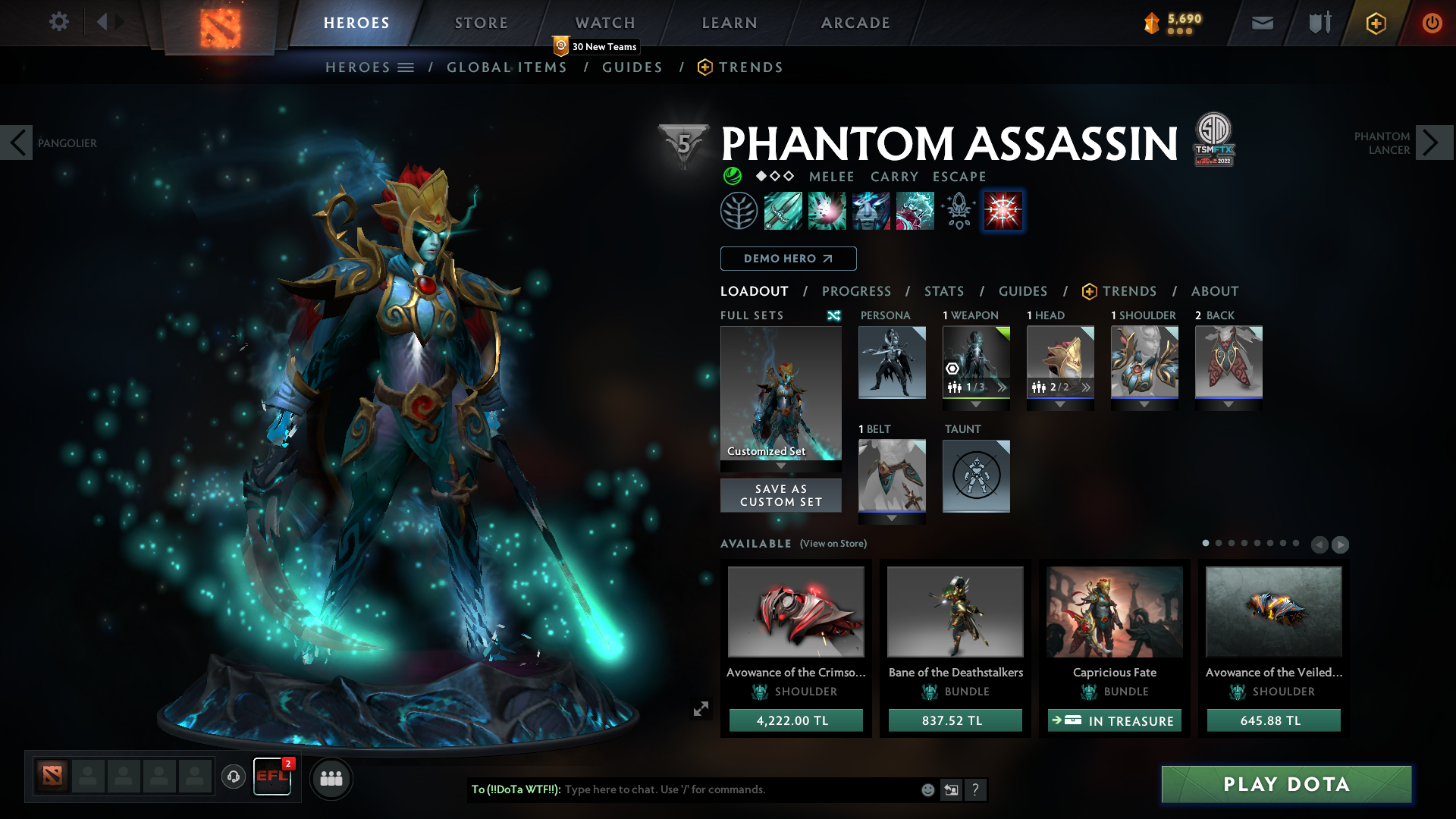Save loadout as custom set
The image size is (1456, 819).
[780, 495]
